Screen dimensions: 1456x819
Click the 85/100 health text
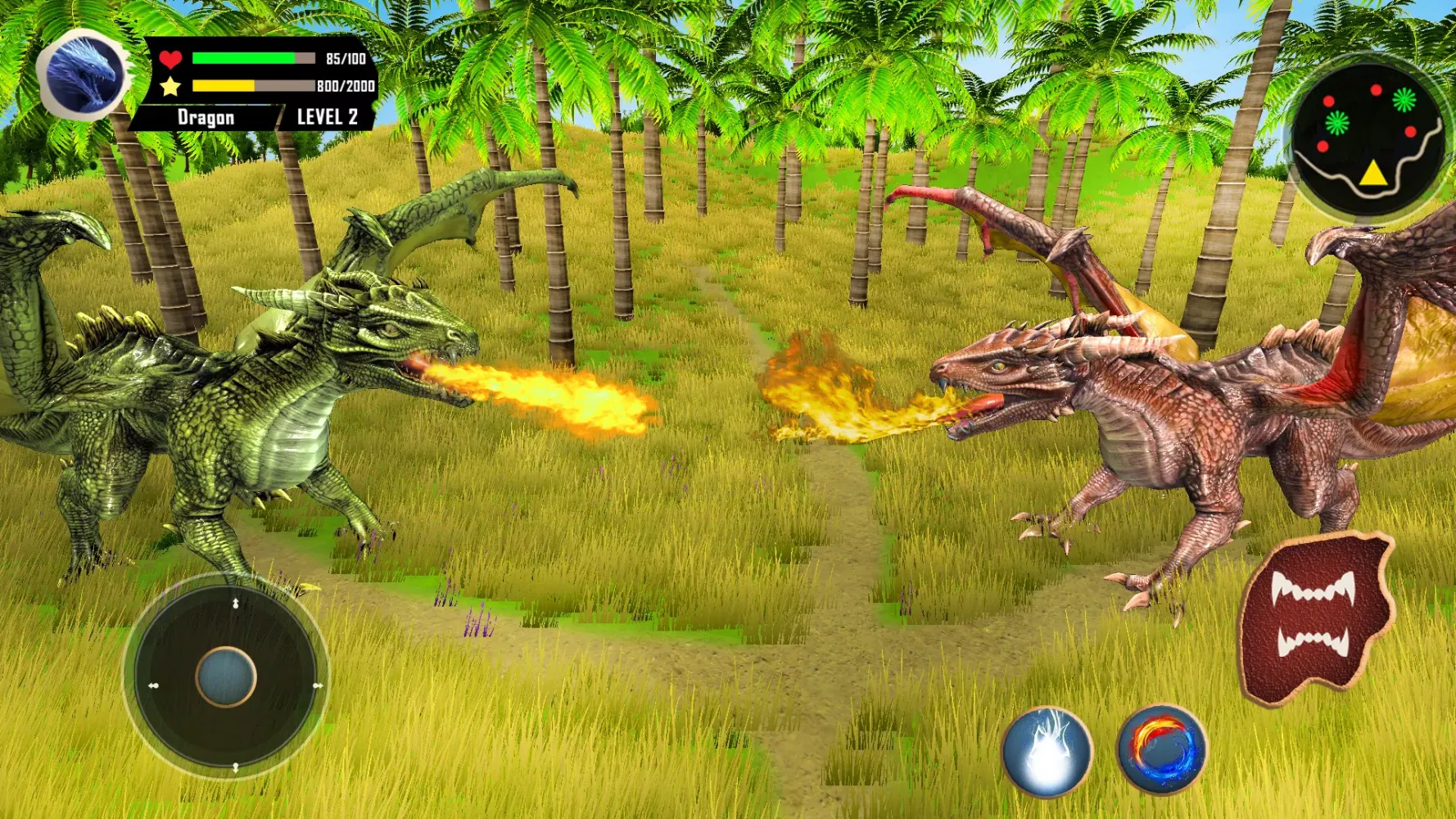(344, 57)
